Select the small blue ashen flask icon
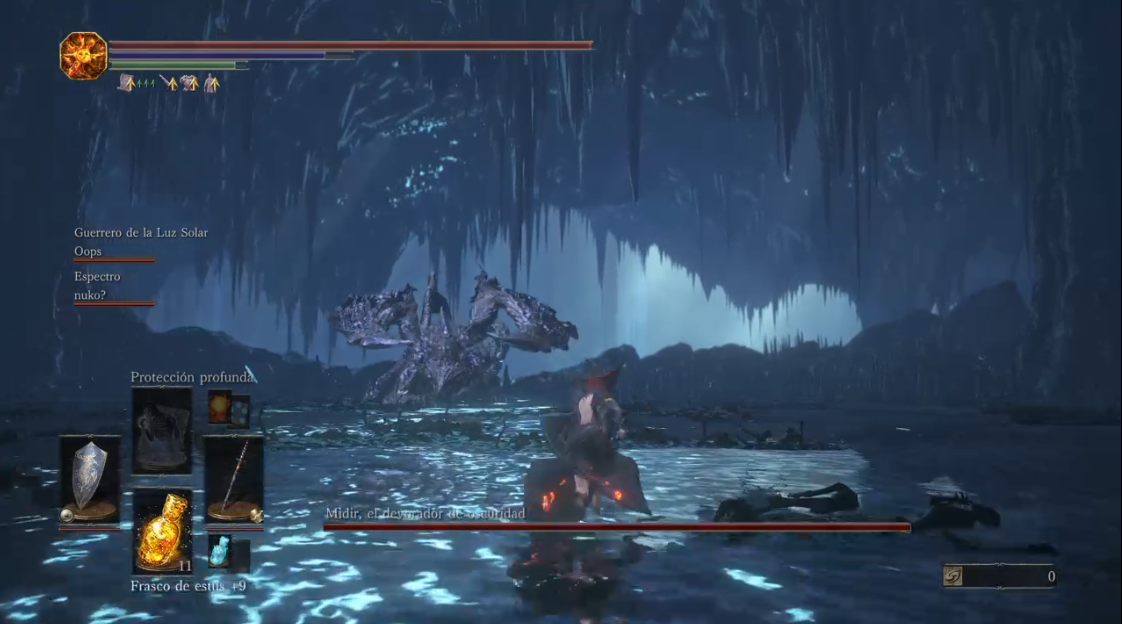The height and width of the screenshot is (624, 1122). (220, 552)
